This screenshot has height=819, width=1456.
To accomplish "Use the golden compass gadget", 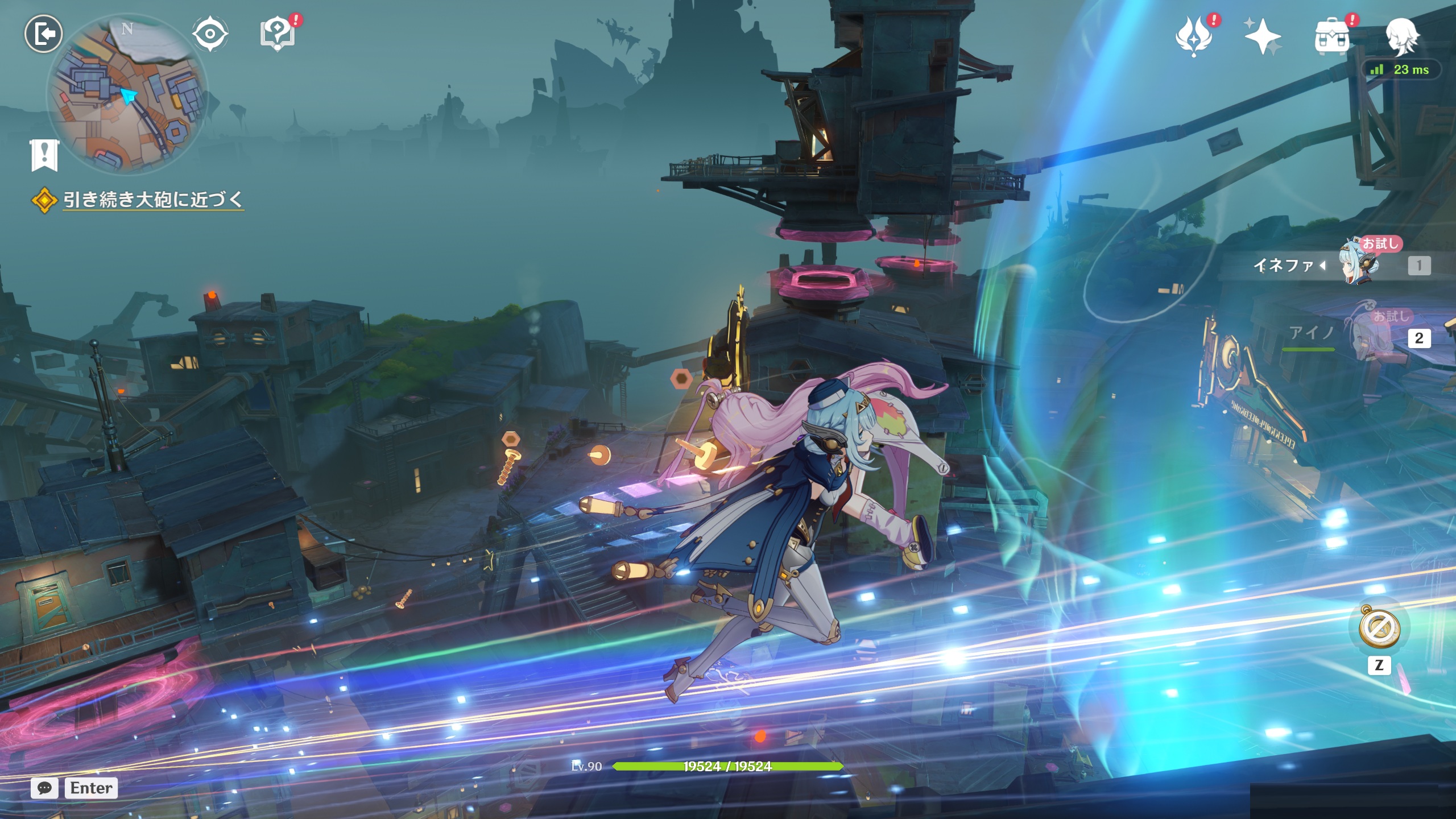I will pos(1379,627).
